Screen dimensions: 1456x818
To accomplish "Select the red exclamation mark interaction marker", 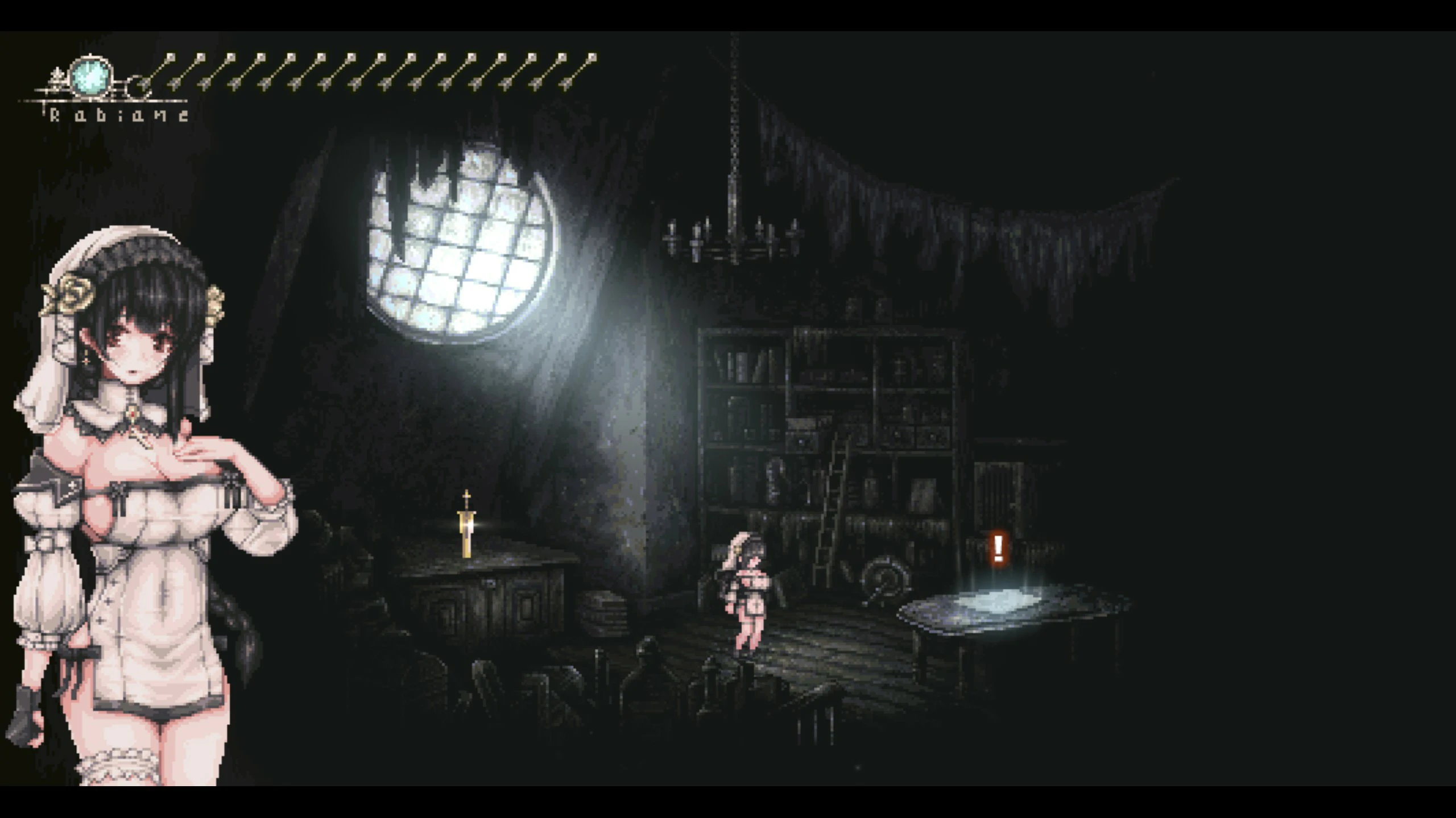I will [998, 548].
